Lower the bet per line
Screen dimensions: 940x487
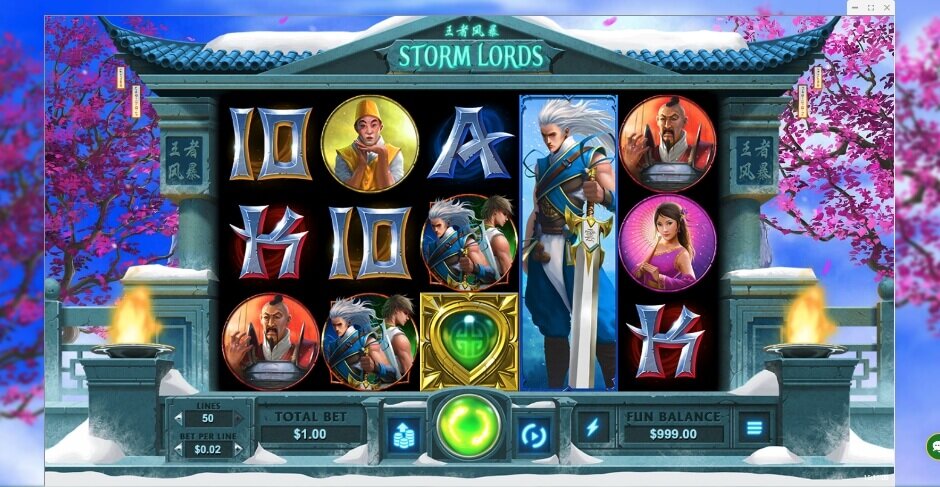[x=179, y=450]
